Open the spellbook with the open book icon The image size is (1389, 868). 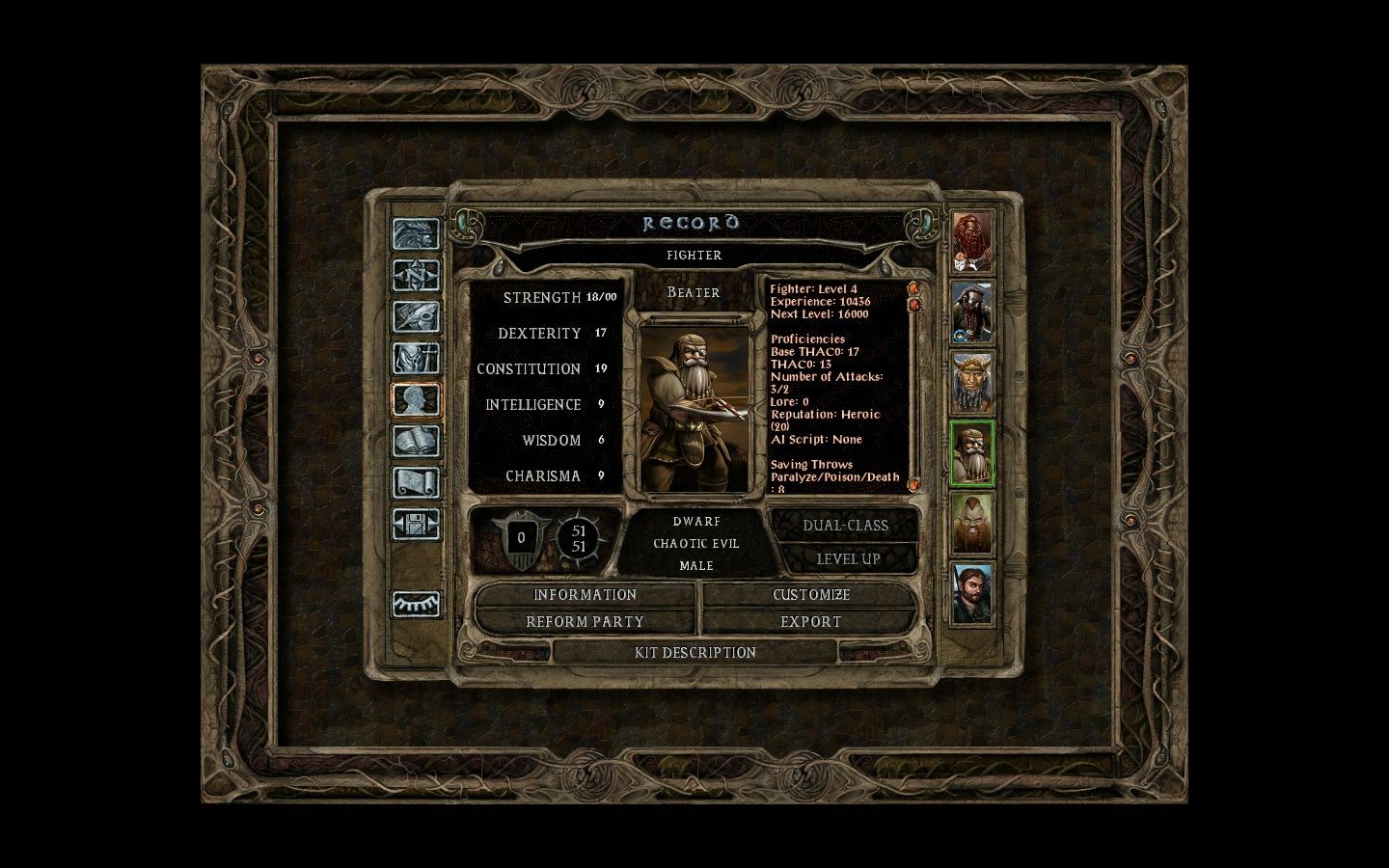(416, 442)
